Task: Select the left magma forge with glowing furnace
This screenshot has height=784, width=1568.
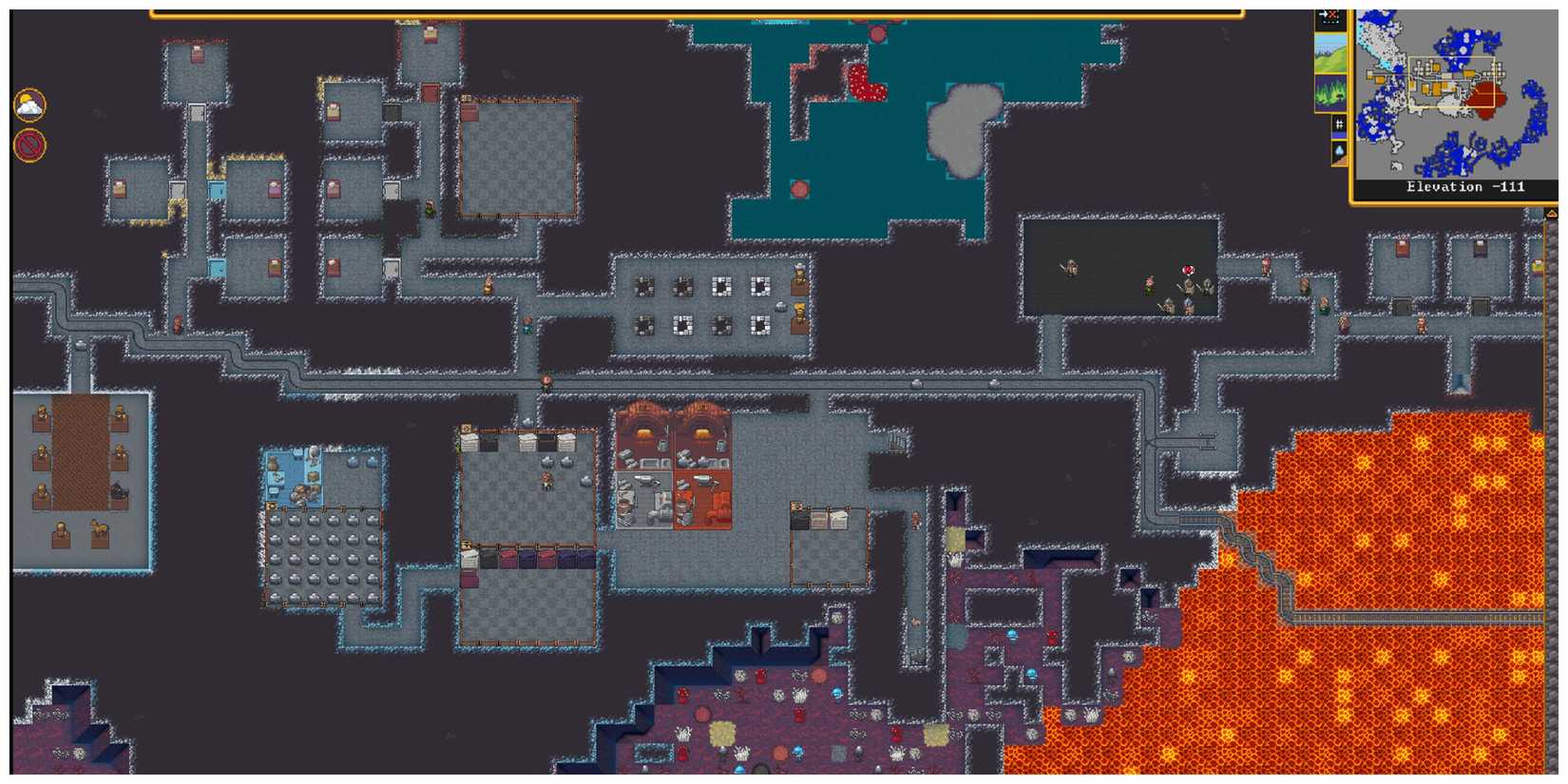Action: 644,433
